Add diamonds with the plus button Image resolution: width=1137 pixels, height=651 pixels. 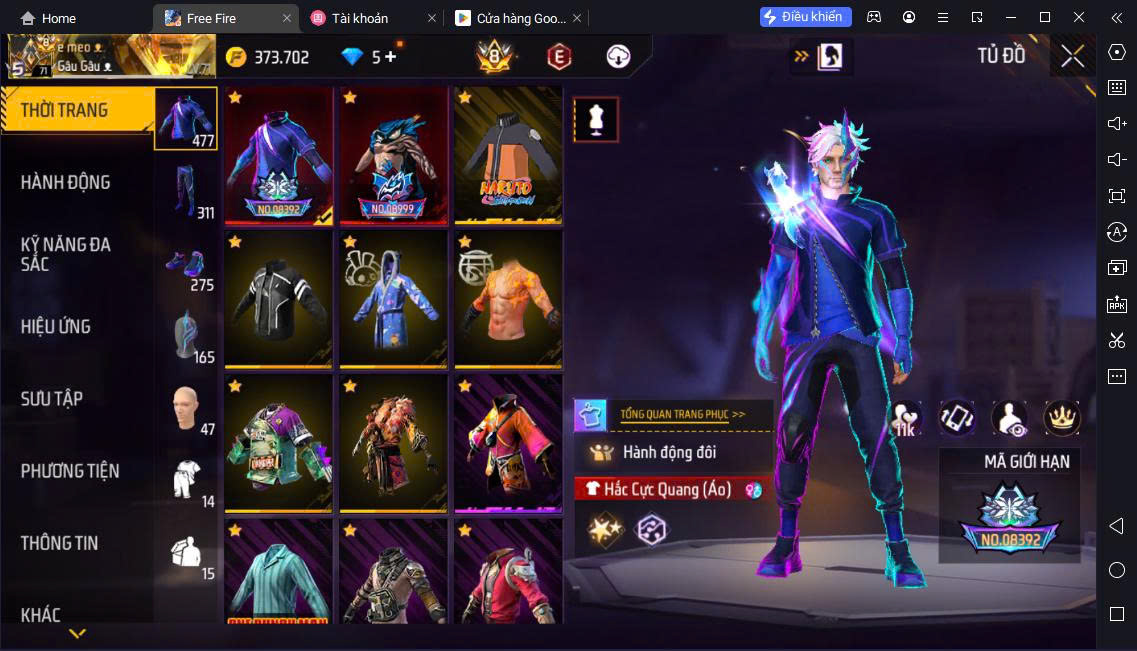[390, 57]
